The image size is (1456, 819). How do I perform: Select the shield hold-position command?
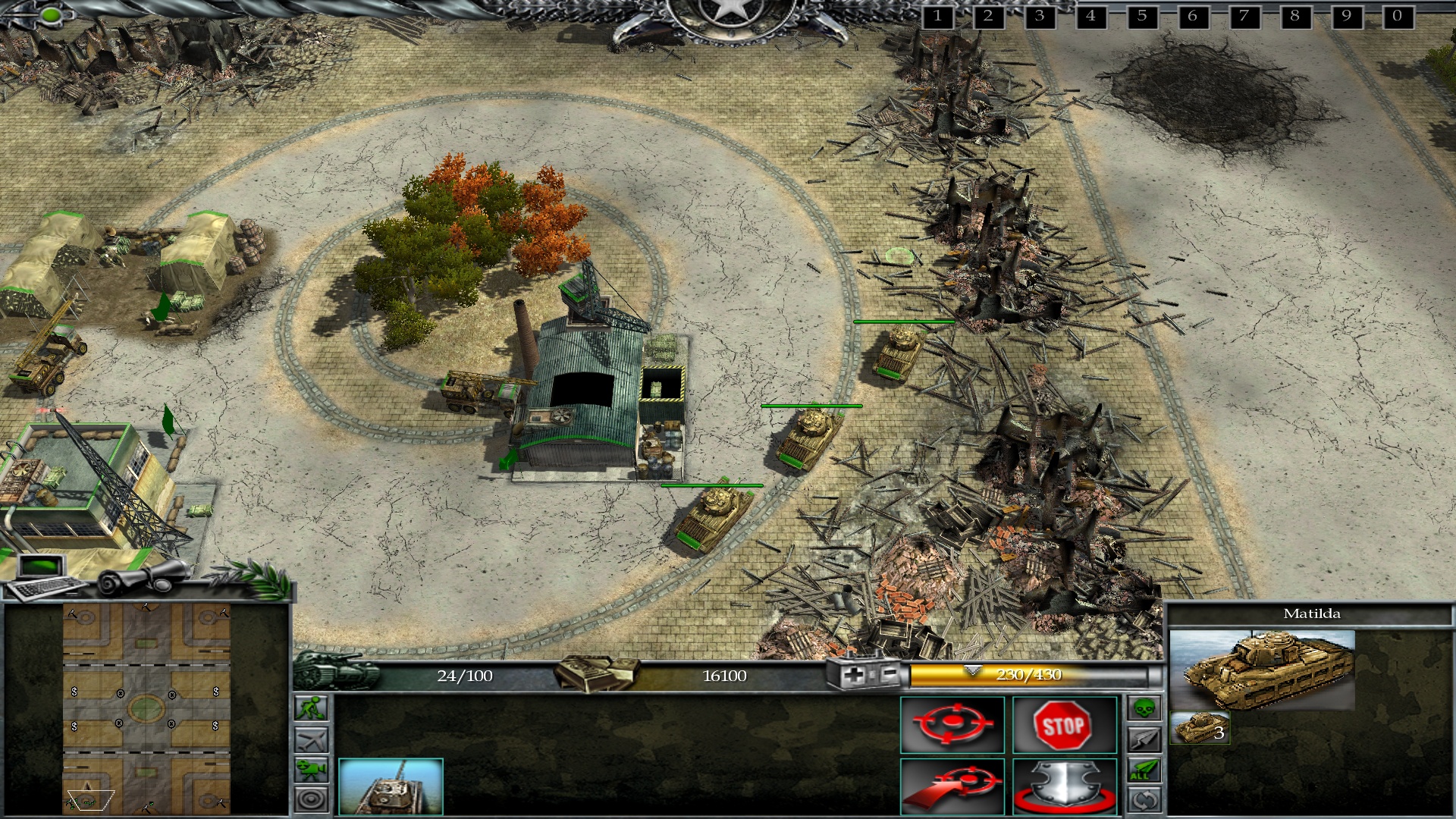point(1064,786)
